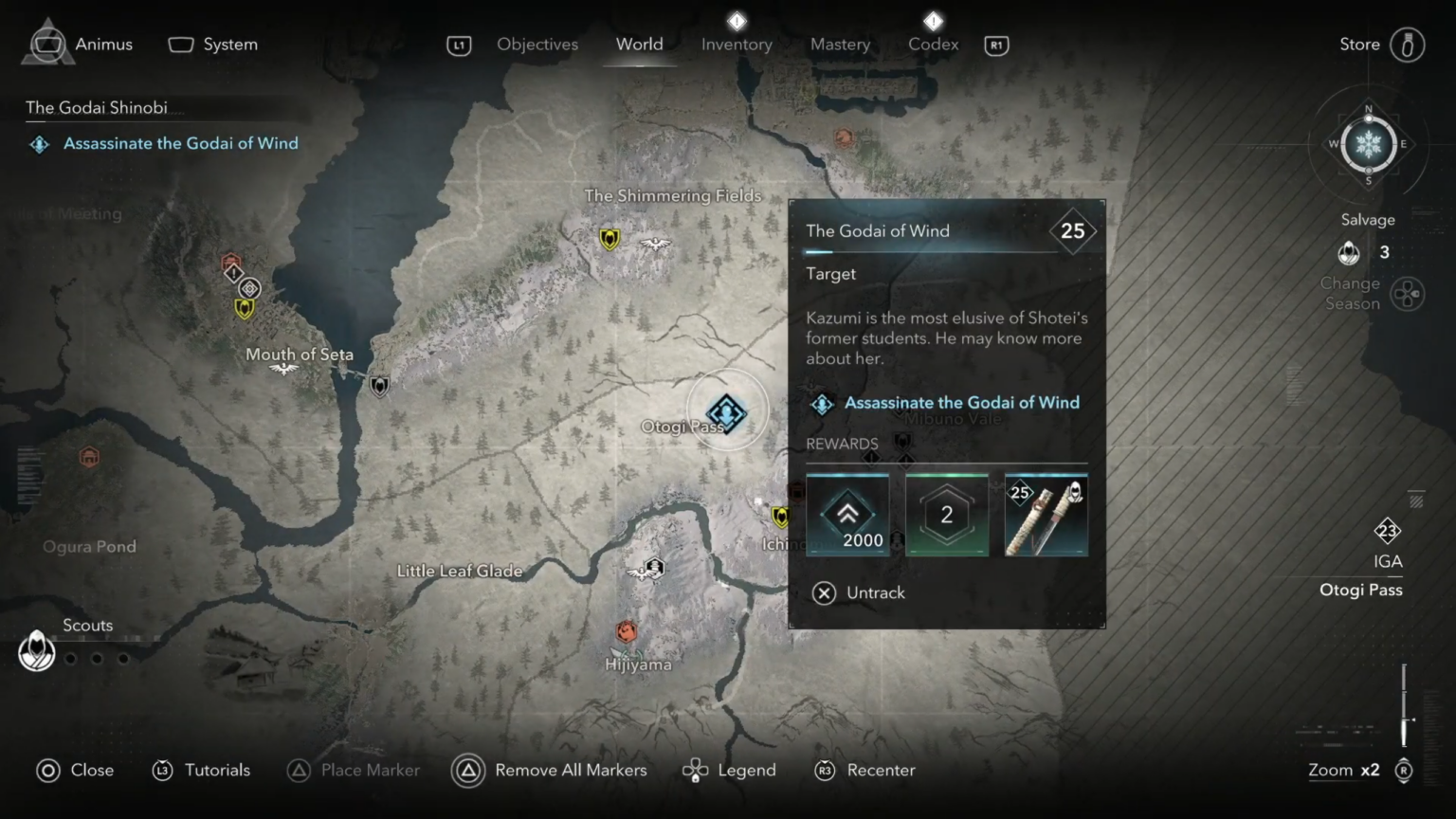Untrack The Godai of Wind quest
Image resolution: width=1456 pixels, height=819 pixels.
pos(858,592)
